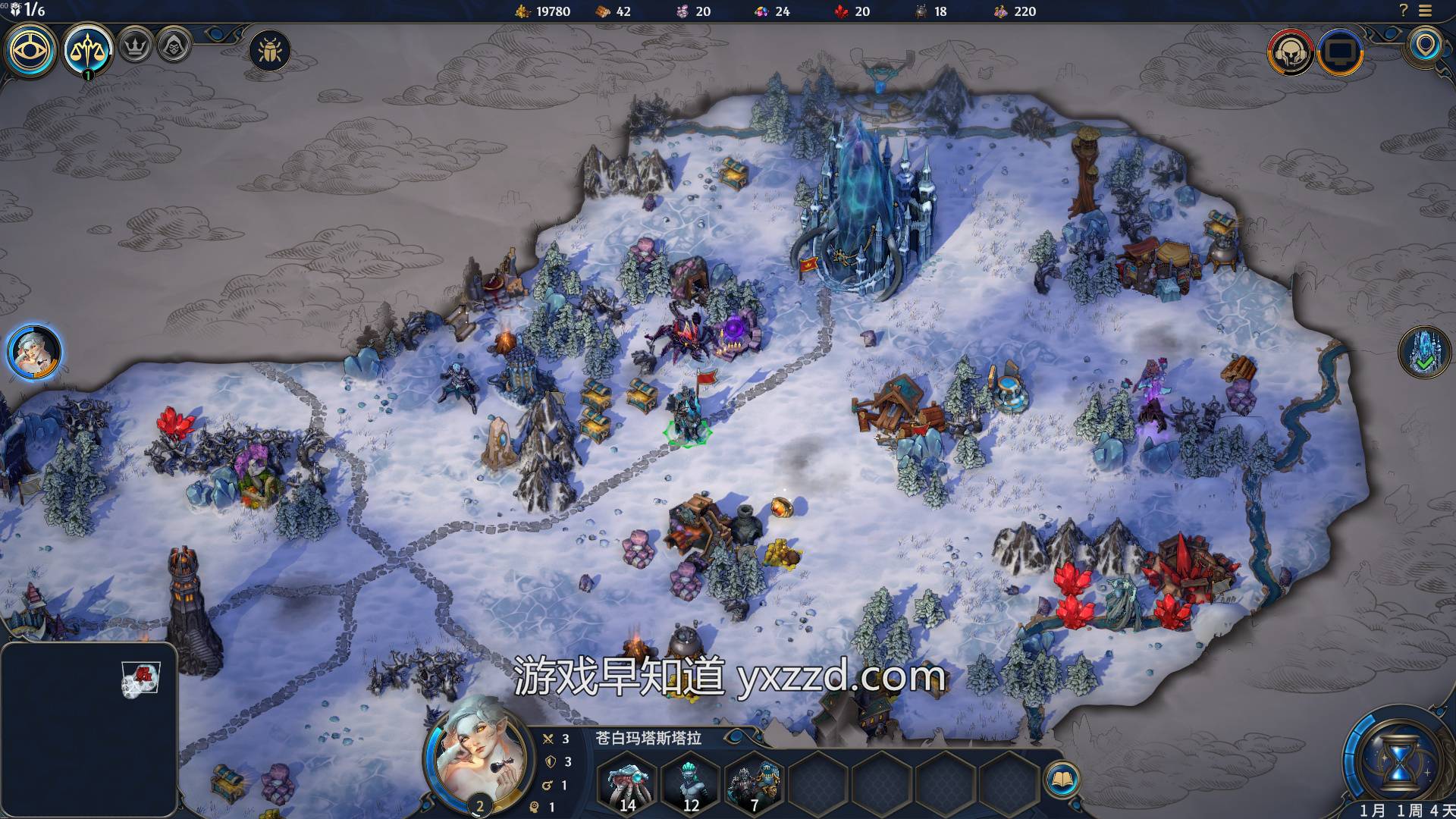Viewport: 1456px width, 819px height.
Task: Select the hooded figure icon
Action: click(x=174, y=46)
